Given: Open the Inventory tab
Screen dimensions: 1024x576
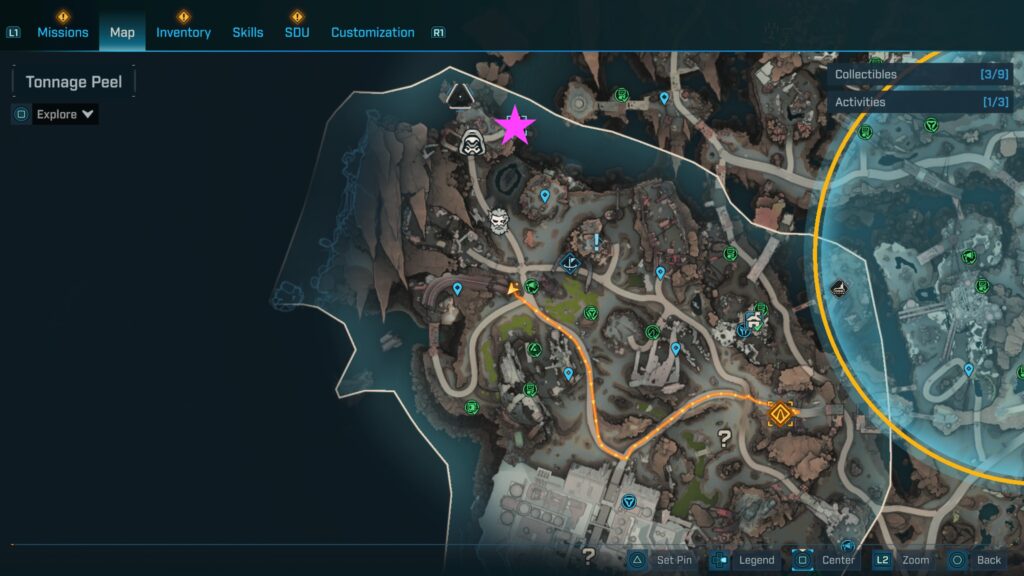Looking at the screenshot, I should [x=183, y=32].
